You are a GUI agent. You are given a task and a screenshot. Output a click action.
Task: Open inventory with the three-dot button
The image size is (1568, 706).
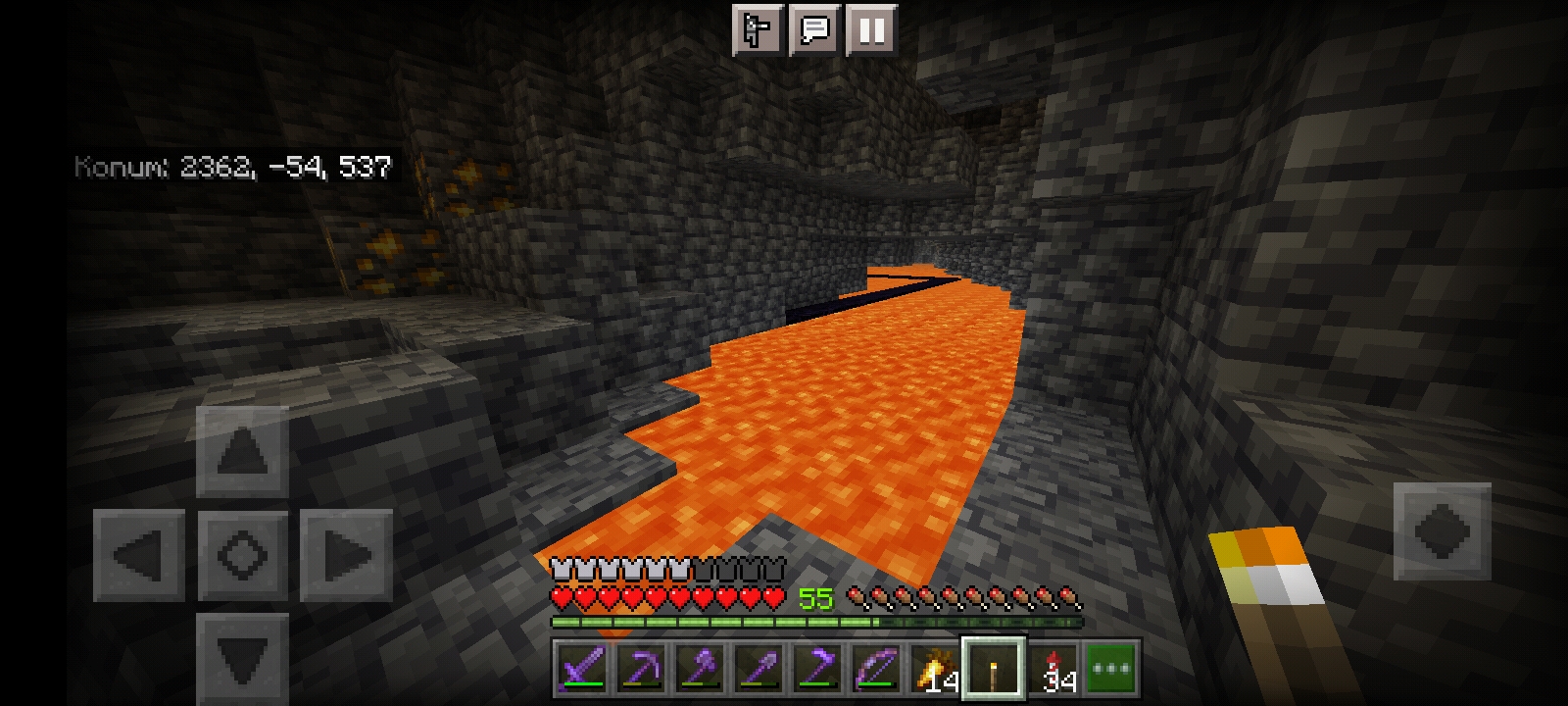click(x=1111, y=669)
